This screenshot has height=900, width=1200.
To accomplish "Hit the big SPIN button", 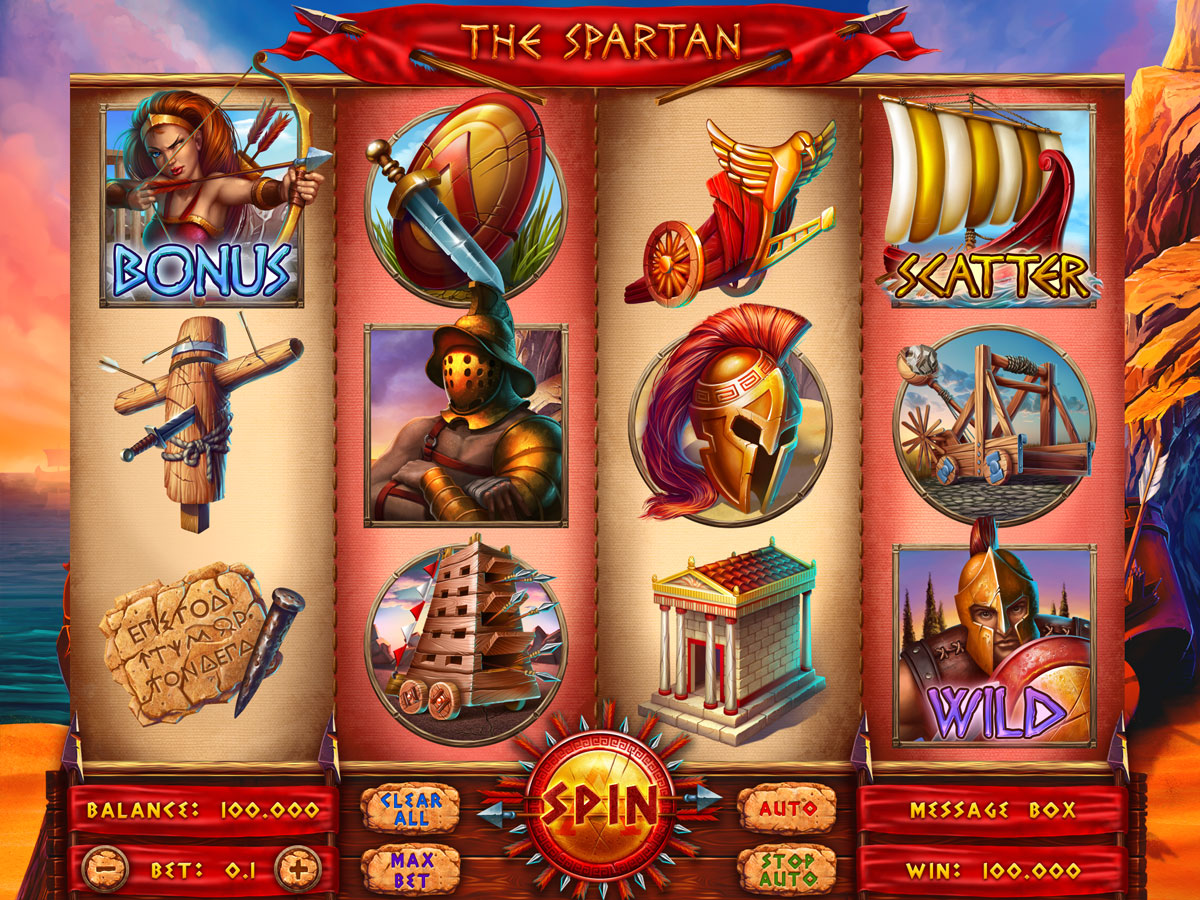I will click(x=599, y=800).
